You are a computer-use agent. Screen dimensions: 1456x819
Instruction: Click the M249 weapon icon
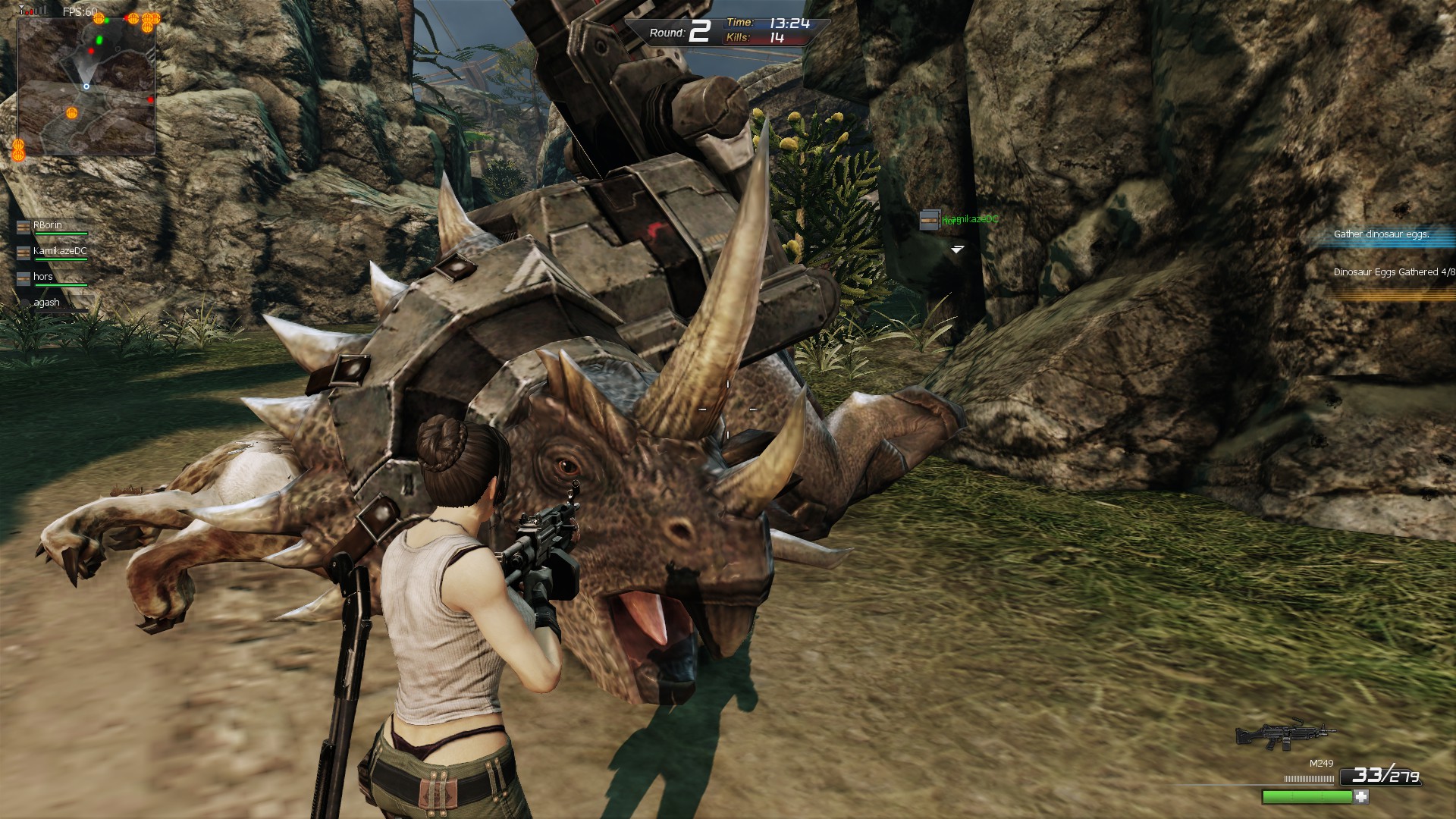point(1285,735)
